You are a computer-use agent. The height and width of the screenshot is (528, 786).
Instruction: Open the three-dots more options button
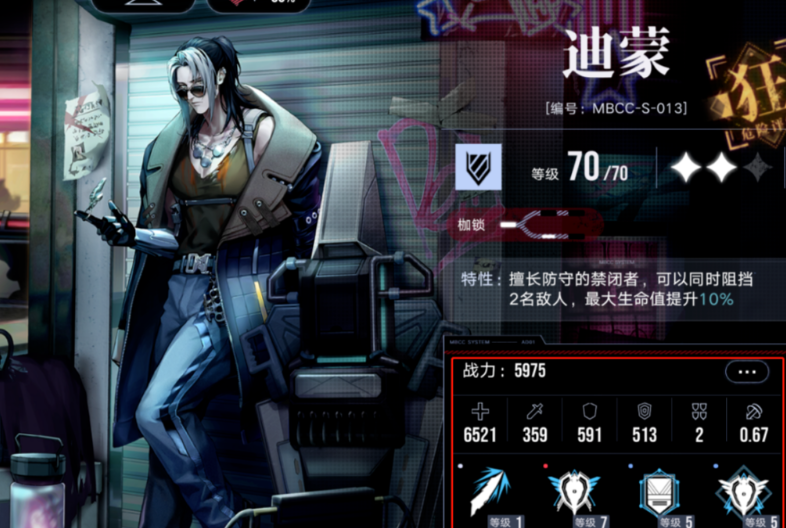(x=746, y=372)
